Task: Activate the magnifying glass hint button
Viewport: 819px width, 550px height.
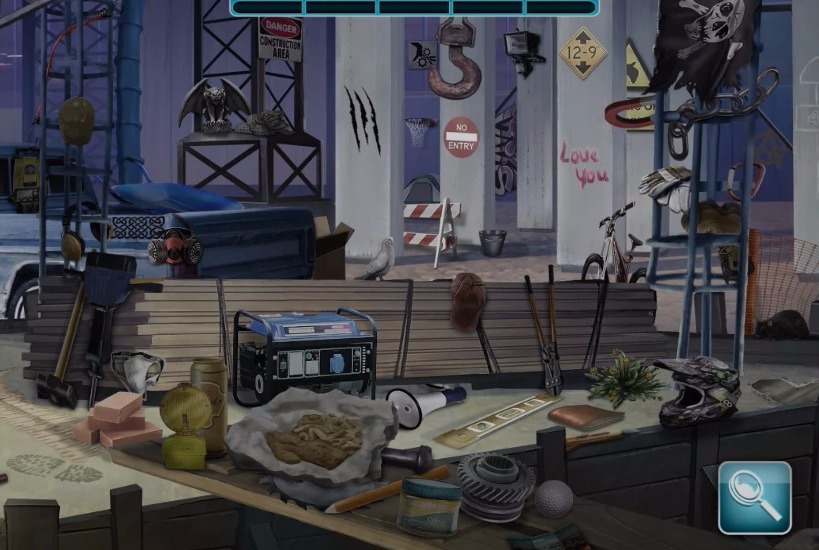Action: [x=755, y=496]
